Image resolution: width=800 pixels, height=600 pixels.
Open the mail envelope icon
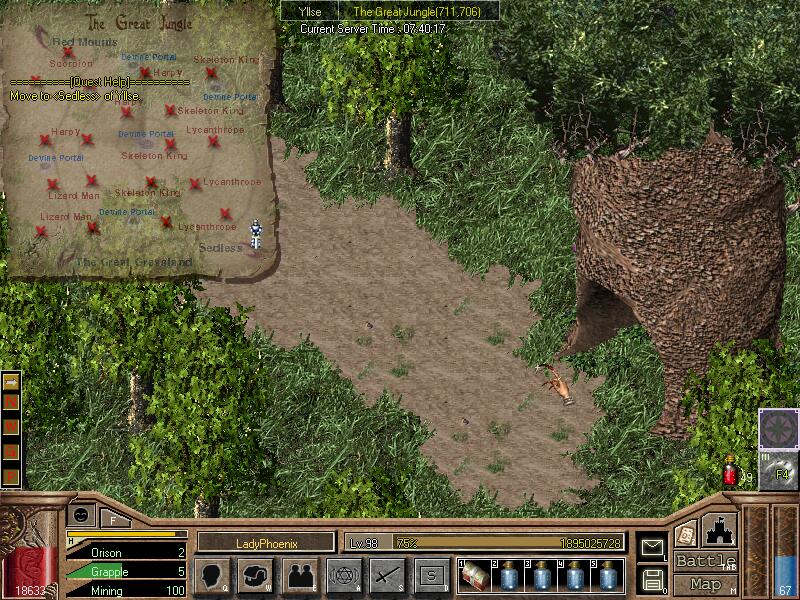(652, 548)
